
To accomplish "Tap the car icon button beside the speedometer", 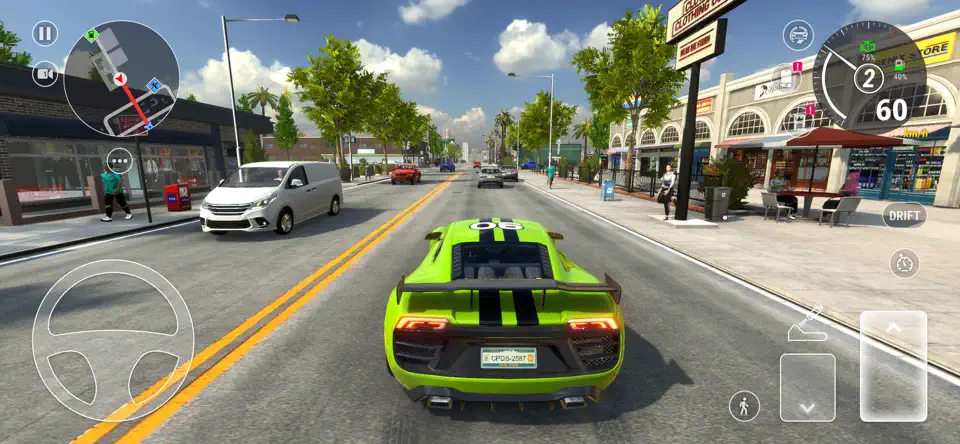I will pyautogui.click(x=797, y=35).
